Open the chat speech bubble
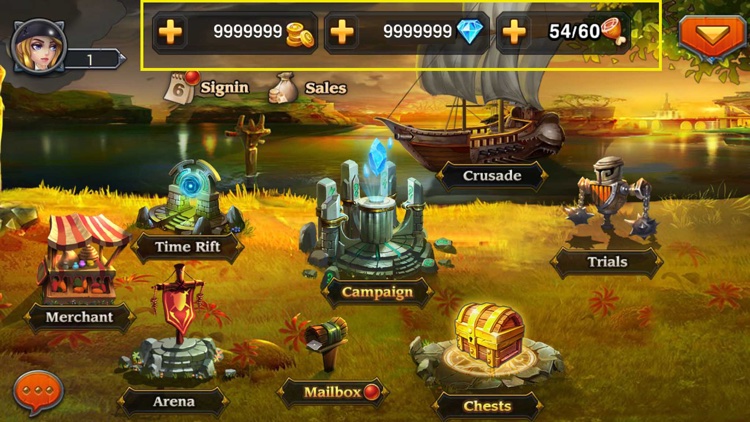Image resolution: width=750 pixels, height=422 pixels. [x=39, y=392]
